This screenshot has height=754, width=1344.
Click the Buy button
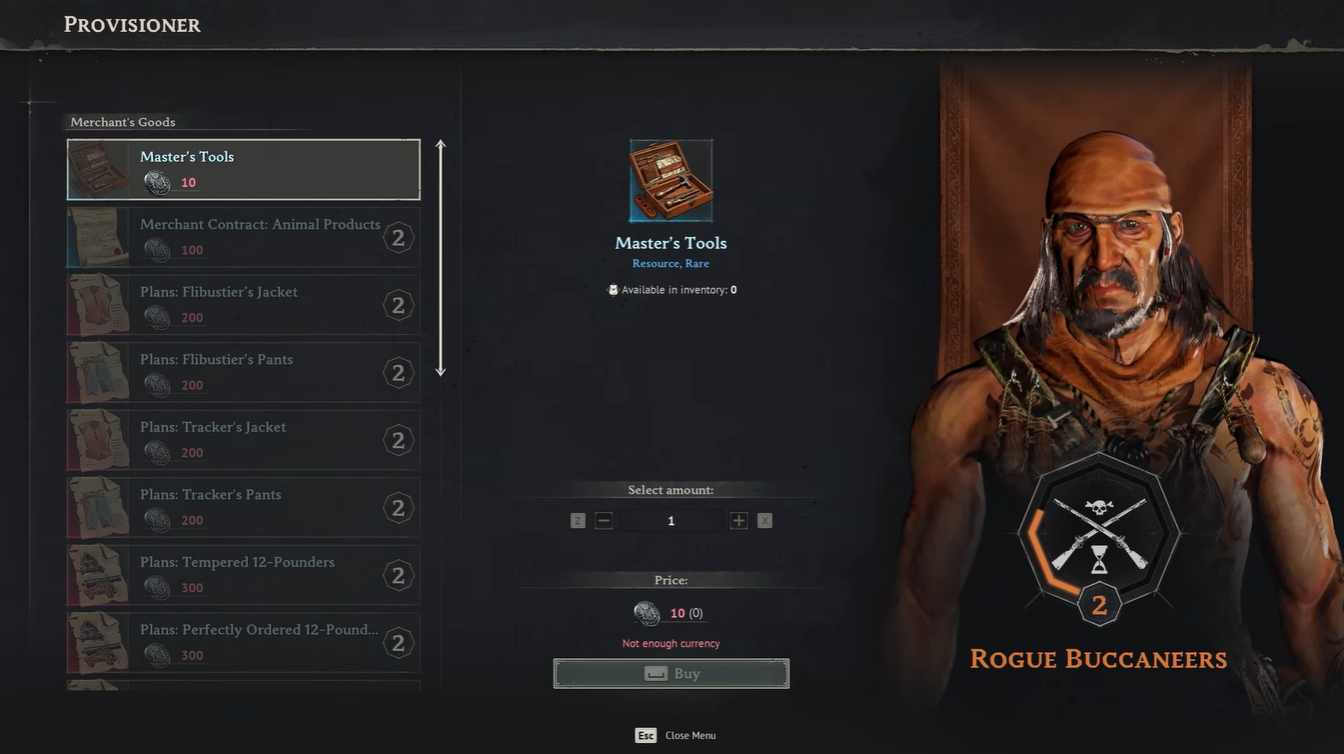671,674
